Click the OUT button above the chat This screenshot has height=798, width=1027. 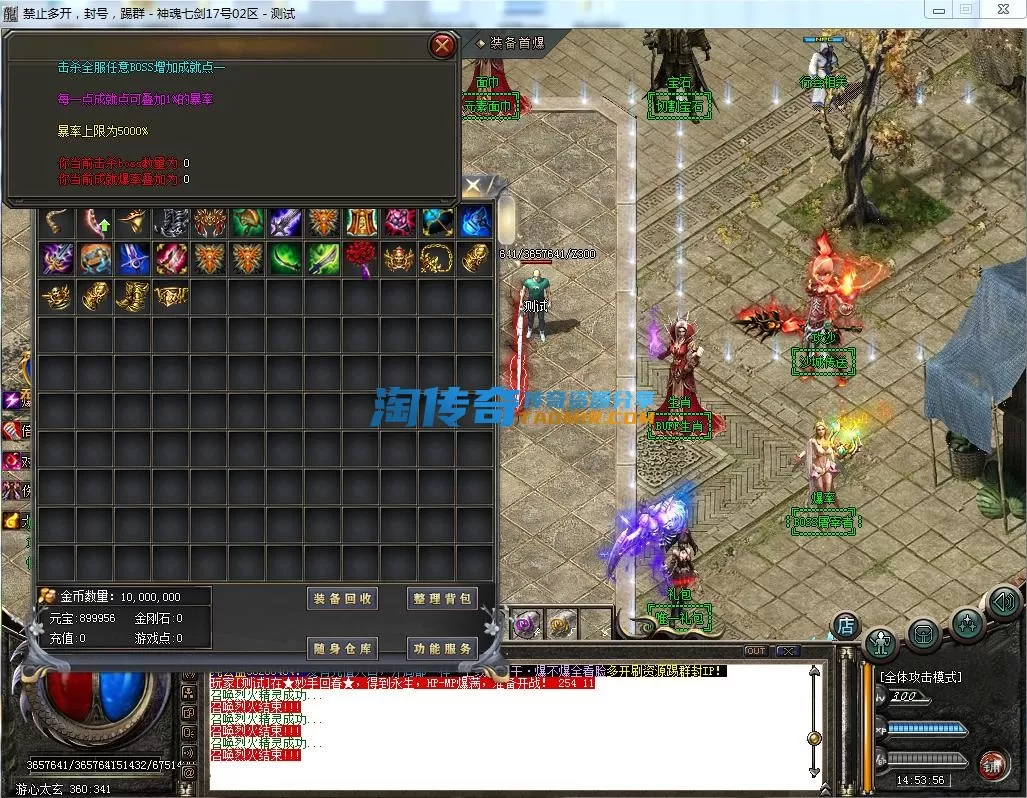click(x=756, y=651)
